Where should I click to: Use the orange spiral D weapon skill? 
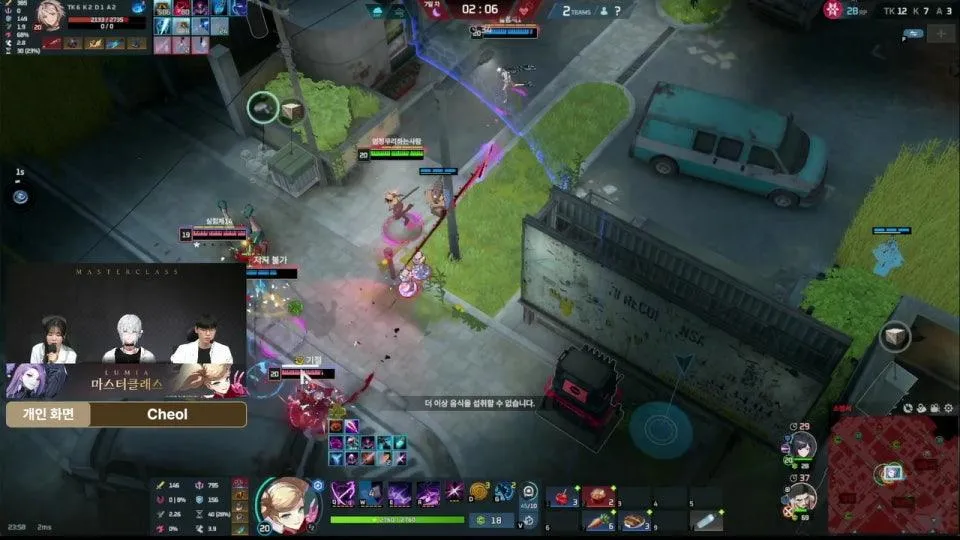[x=481, y=492]
